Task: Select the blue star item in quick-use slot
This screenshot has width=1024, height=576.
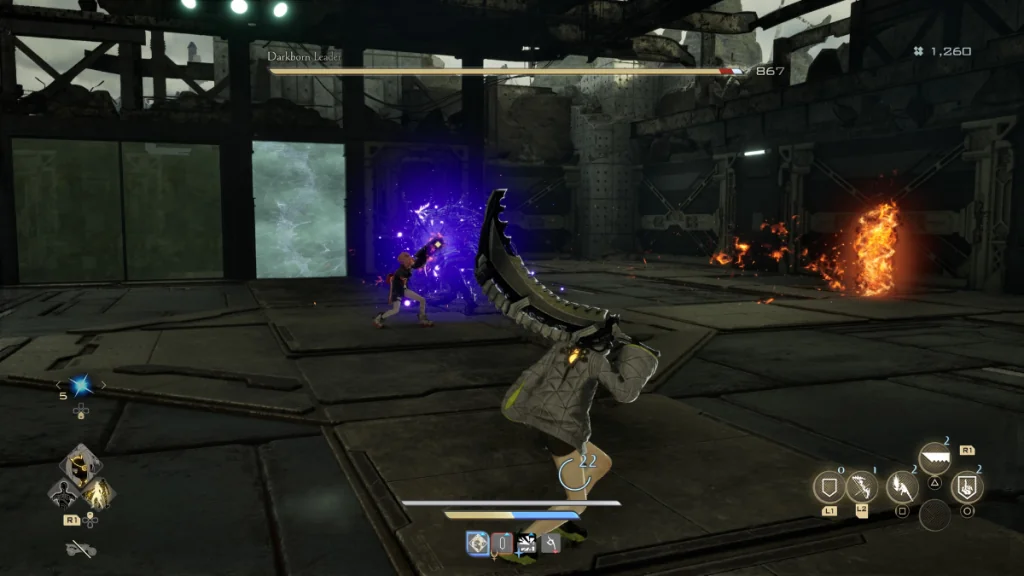Action: [81, 386]
